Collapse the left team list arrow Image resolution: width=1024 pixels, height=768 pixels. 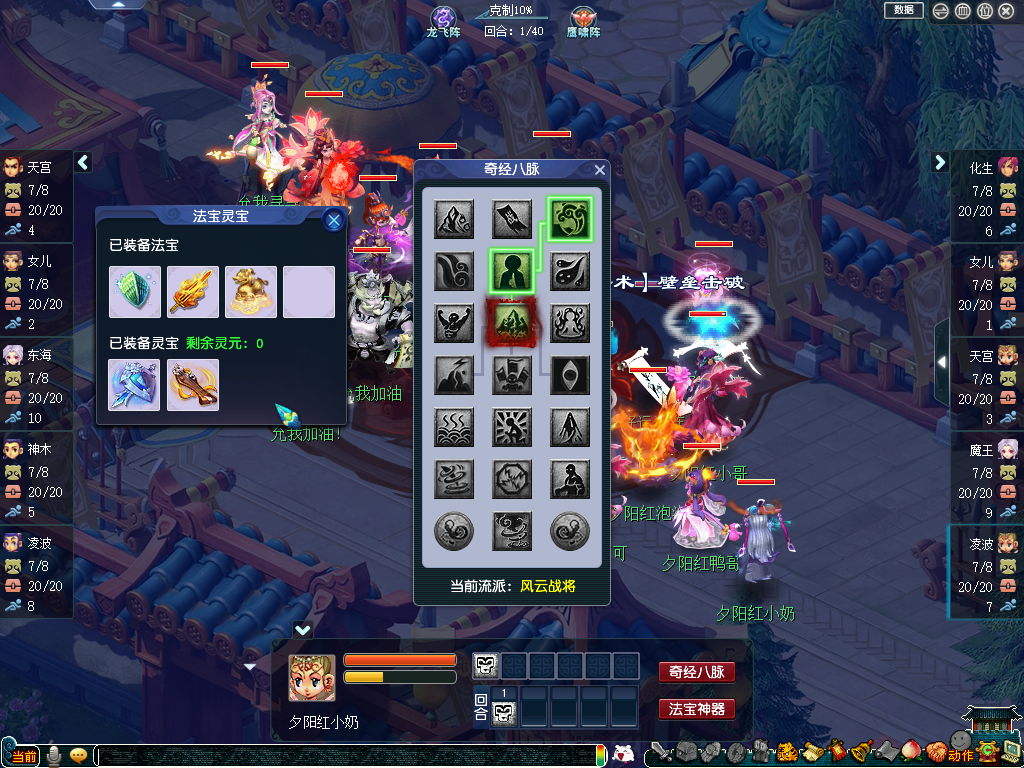click(84, 162)
